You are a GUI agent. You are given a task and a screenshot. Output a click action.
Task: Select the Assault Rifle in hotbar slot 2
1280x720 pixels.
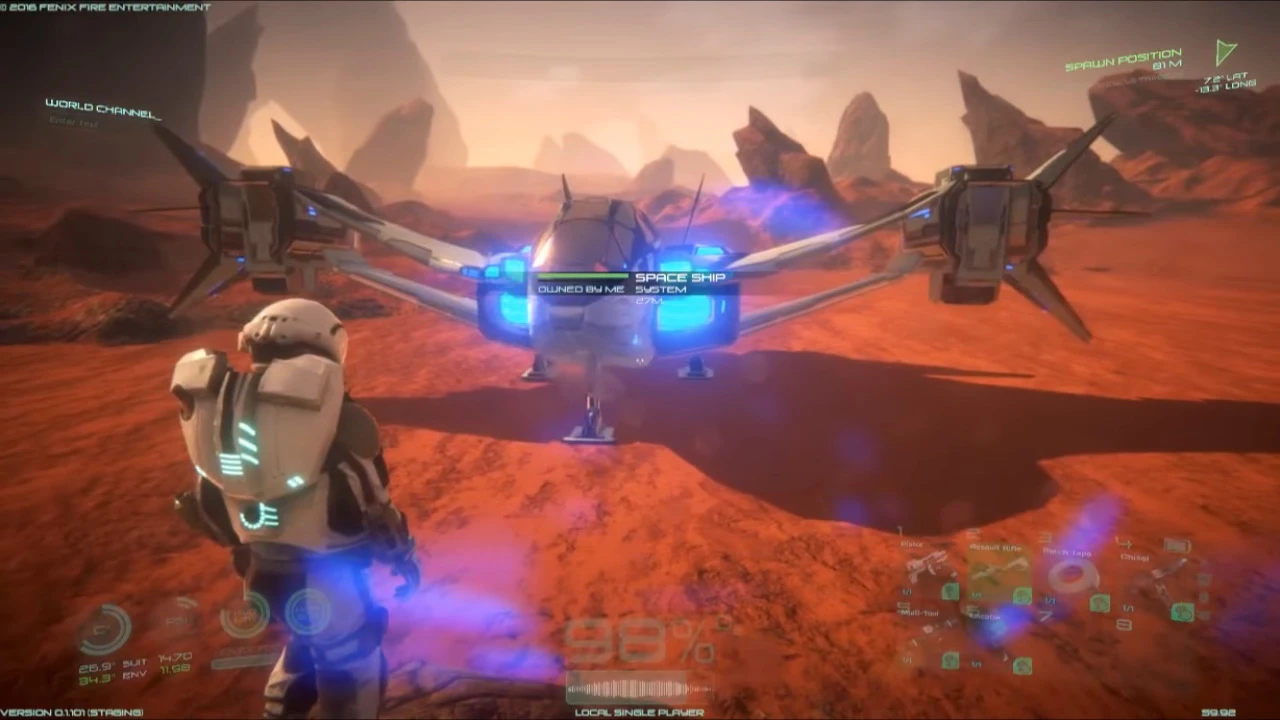pyautogui.click(x=998, y=569)
